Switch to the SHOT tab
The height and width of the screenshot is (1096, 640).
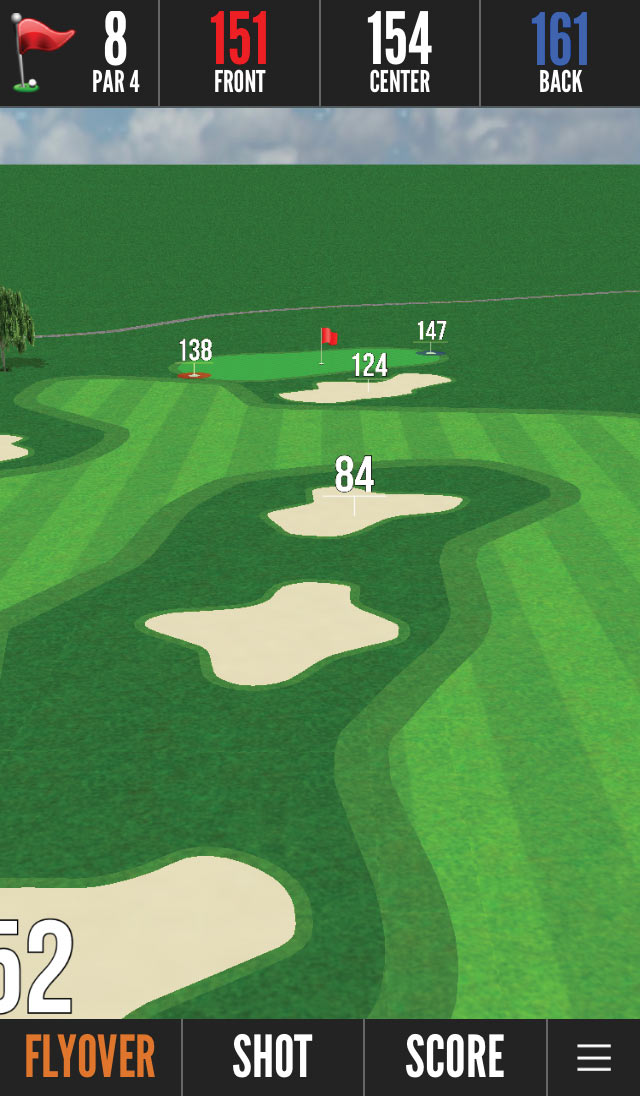pos(272,1057)
